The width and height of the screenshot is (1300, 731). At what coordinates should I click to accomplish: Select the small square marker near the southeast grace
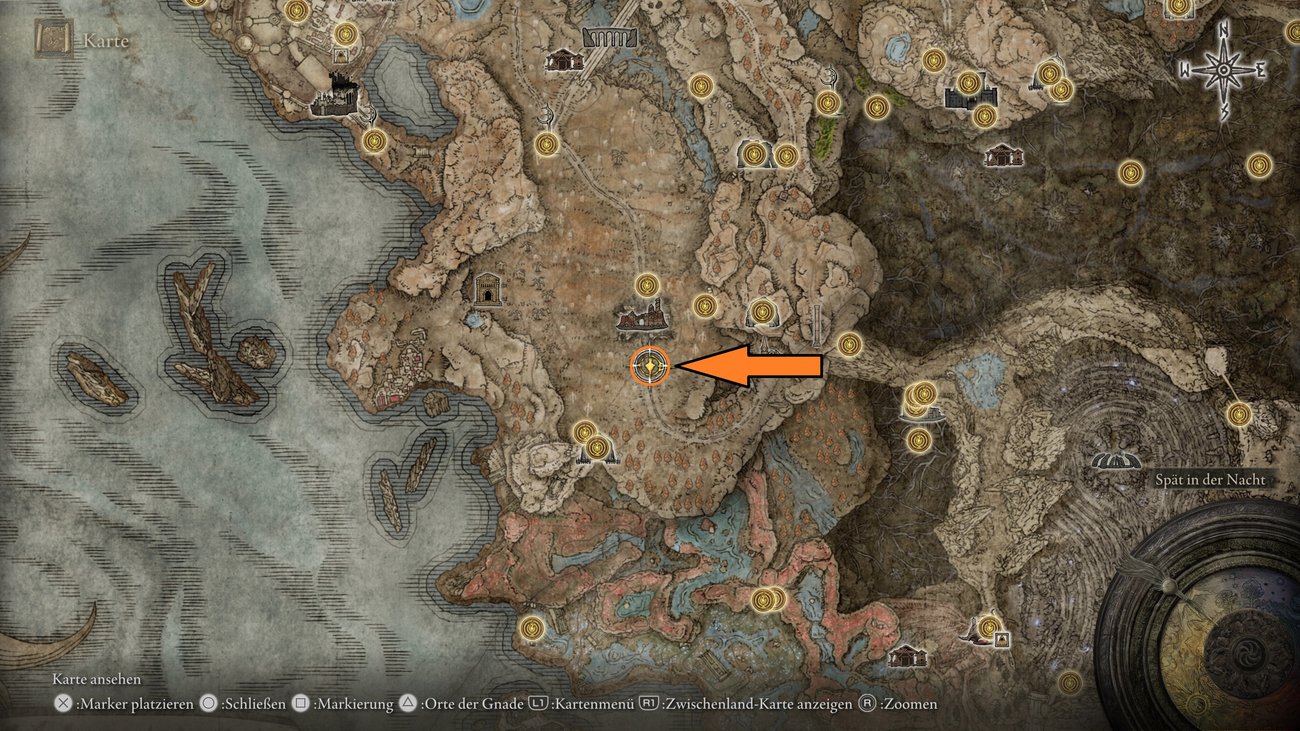tap(1001, 639)
